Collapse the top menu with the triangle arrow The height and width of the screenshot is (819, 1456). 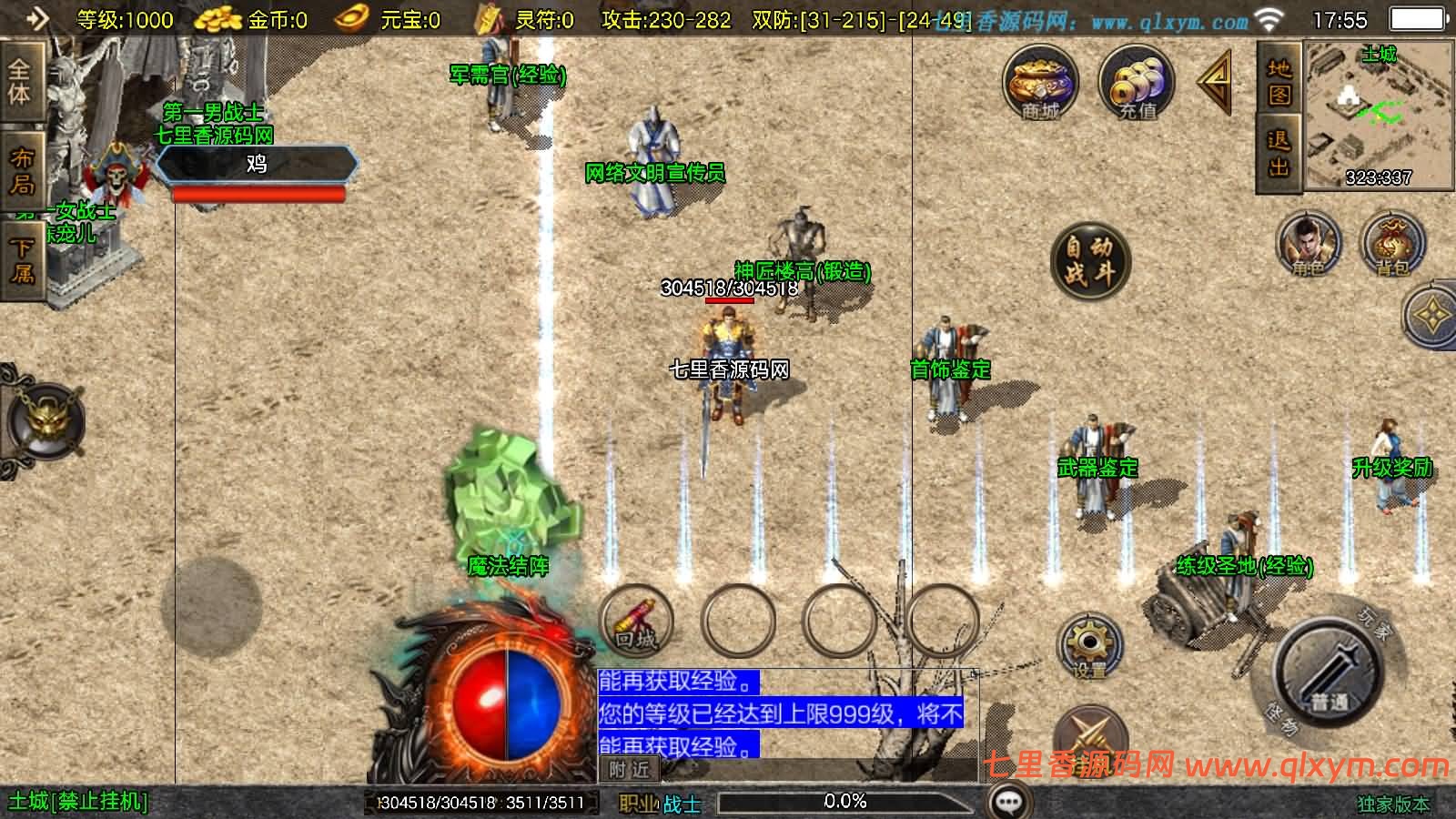click(1216, 82)
